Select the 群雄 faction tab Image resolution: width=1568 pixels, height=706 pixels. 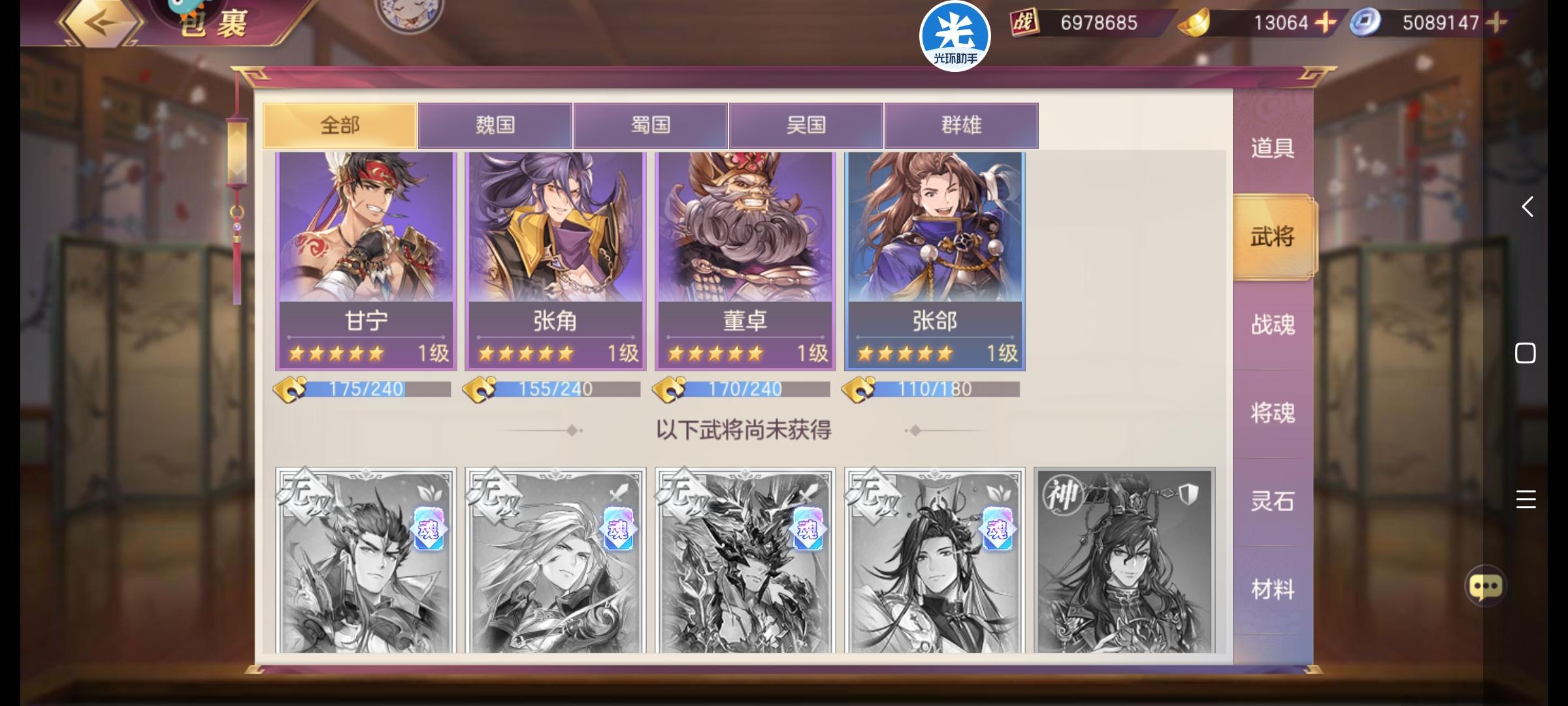[961, 126]
